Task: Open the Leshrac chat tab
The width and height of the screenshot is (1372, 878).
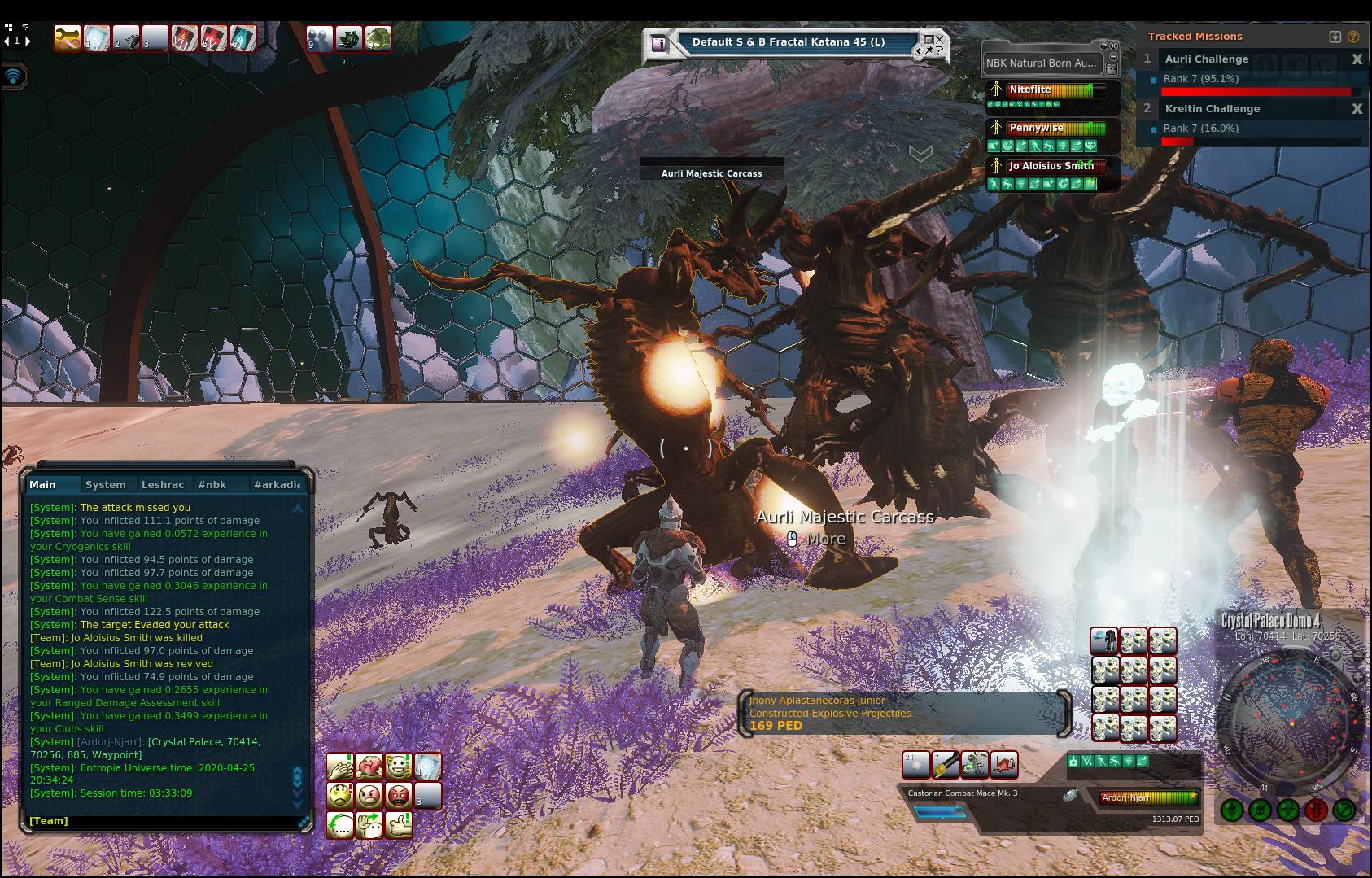Action: pos(163,484)
